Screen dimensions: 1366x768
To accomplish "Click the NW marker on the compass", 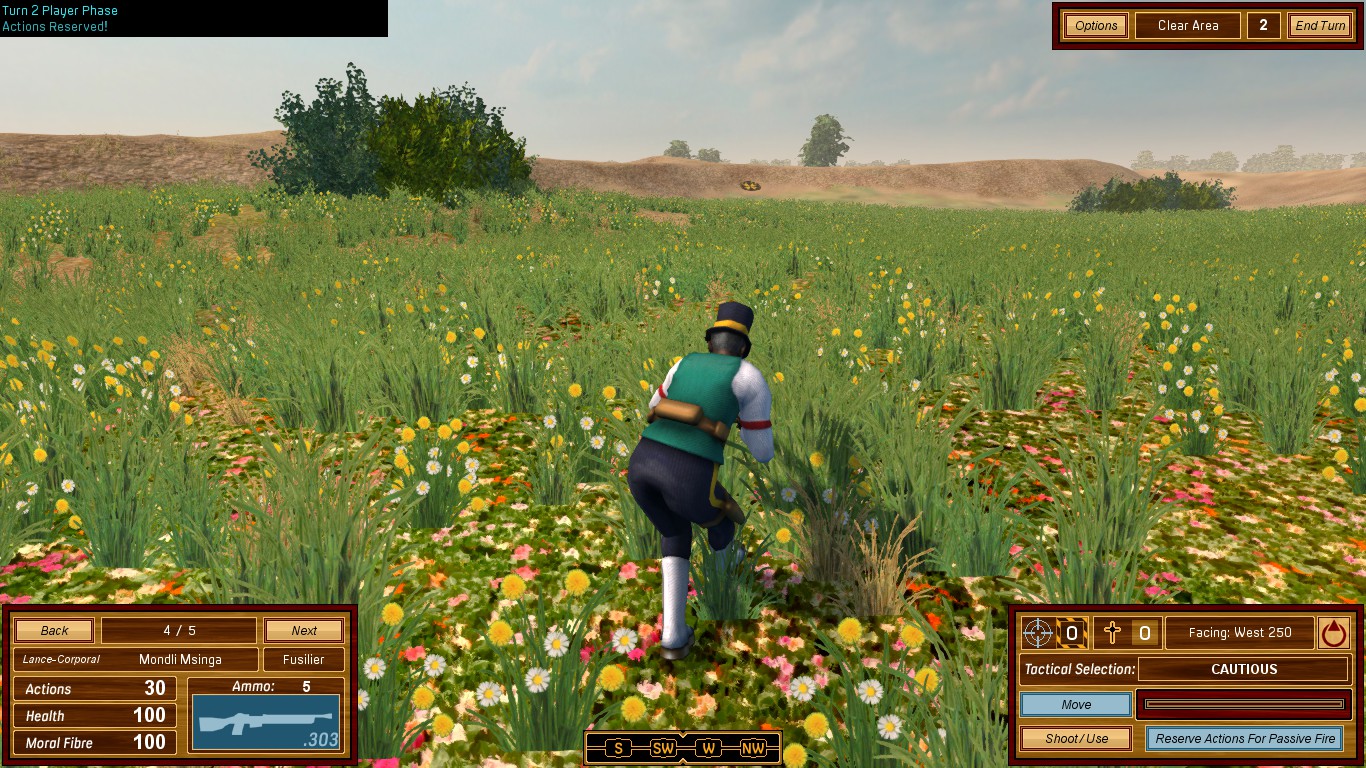I will [x=754, y=749].
